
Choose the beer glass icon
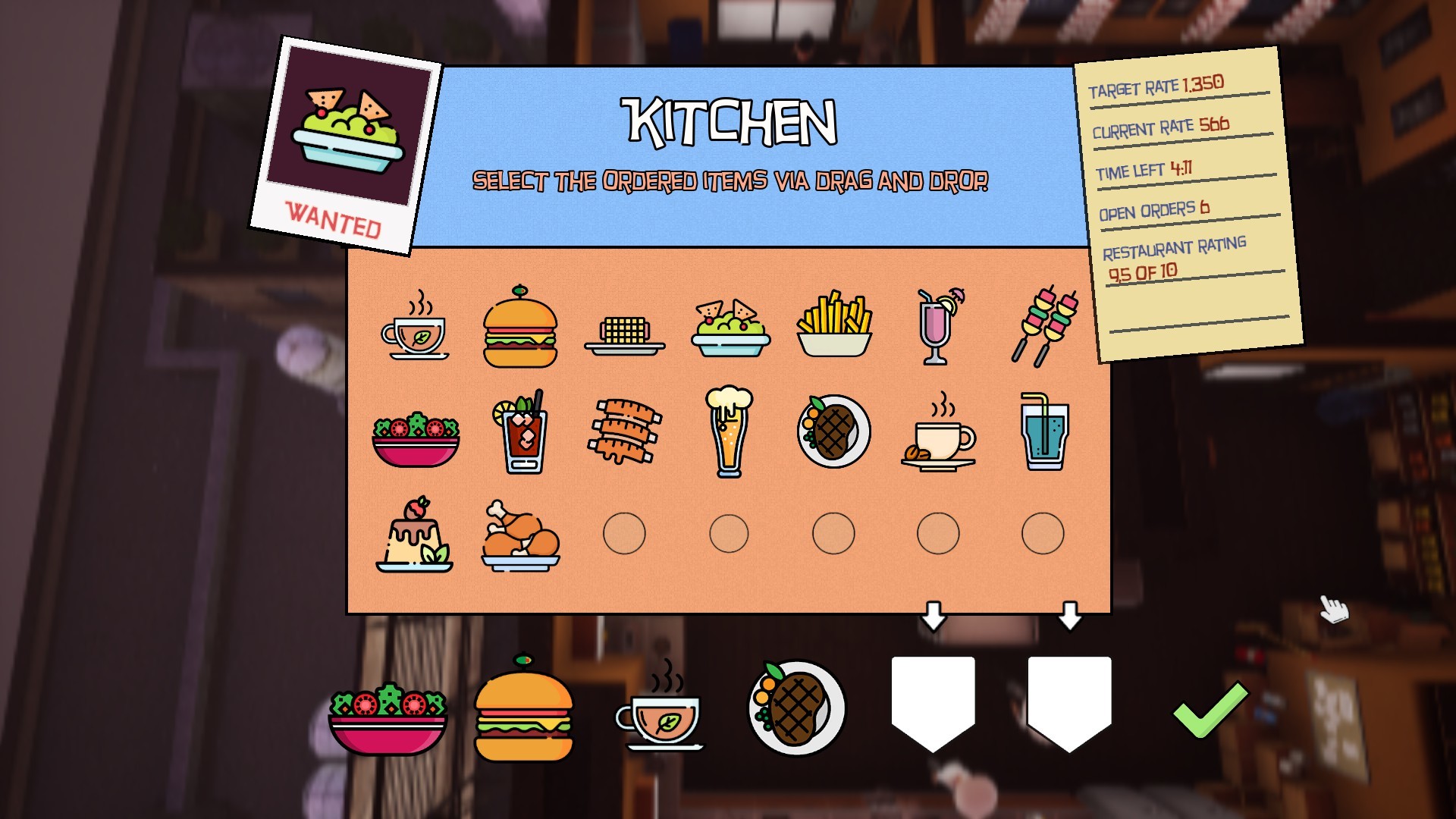point(730,430)
